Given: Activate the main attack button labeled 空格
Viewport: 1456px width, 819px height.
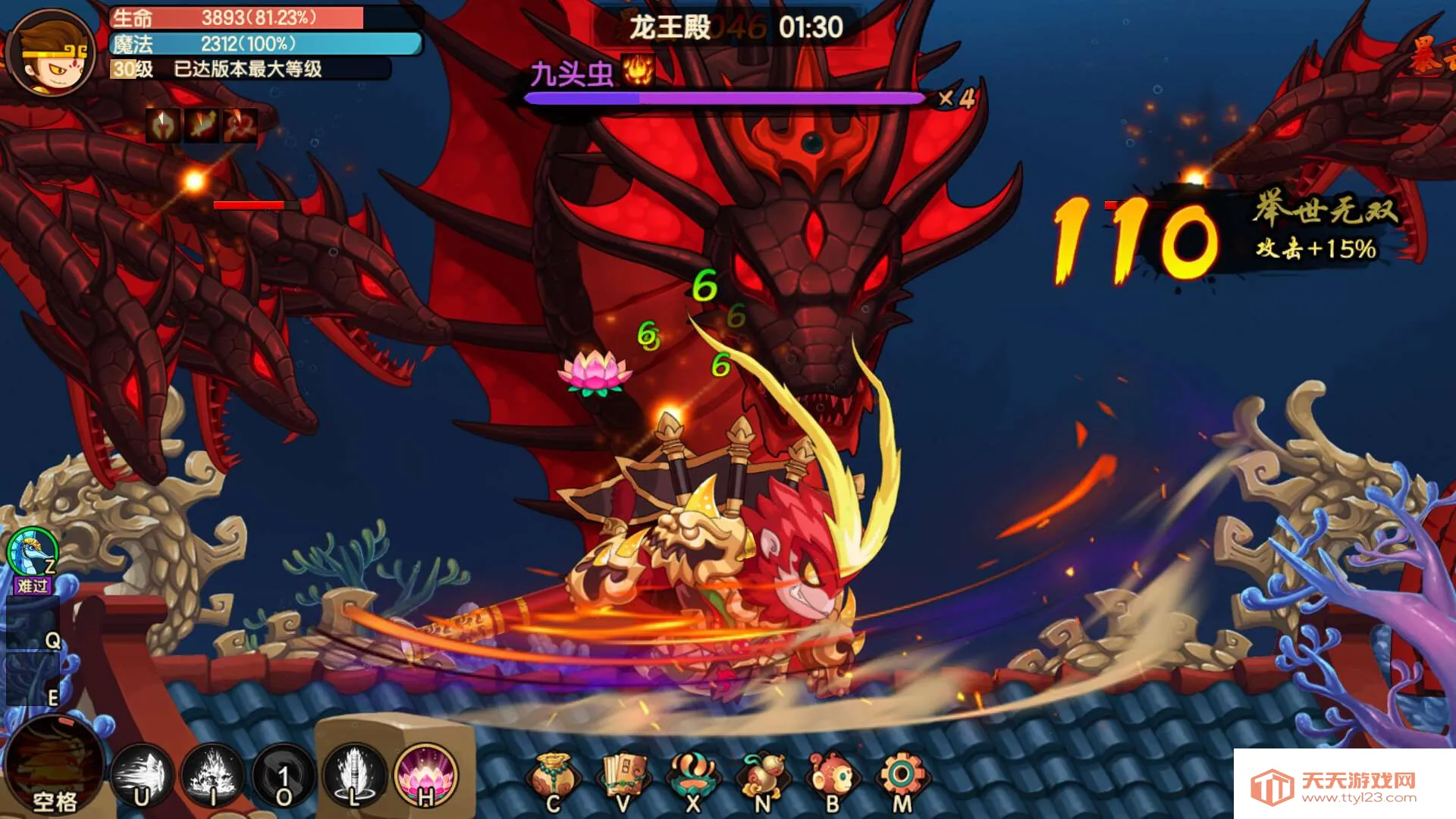Looking at the screenshot, I should click(55, 766).
